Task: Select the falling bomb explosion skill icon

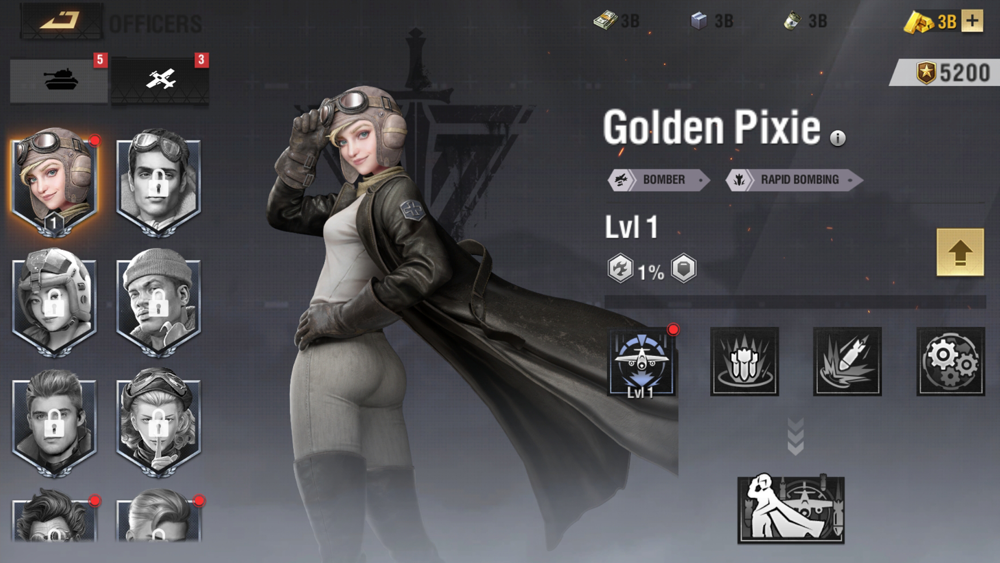Action: [847, 361]
